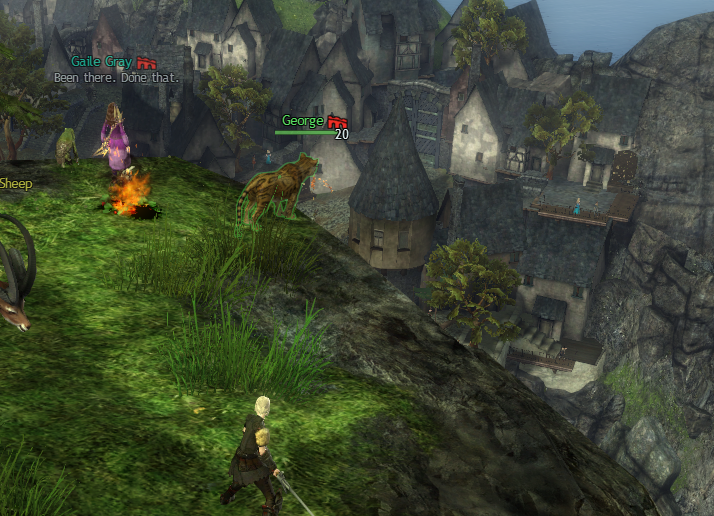This screenshot has width=714, height=516.
Task: Target the Gaile Gray nameplate
Action: (x=102, y=62)
